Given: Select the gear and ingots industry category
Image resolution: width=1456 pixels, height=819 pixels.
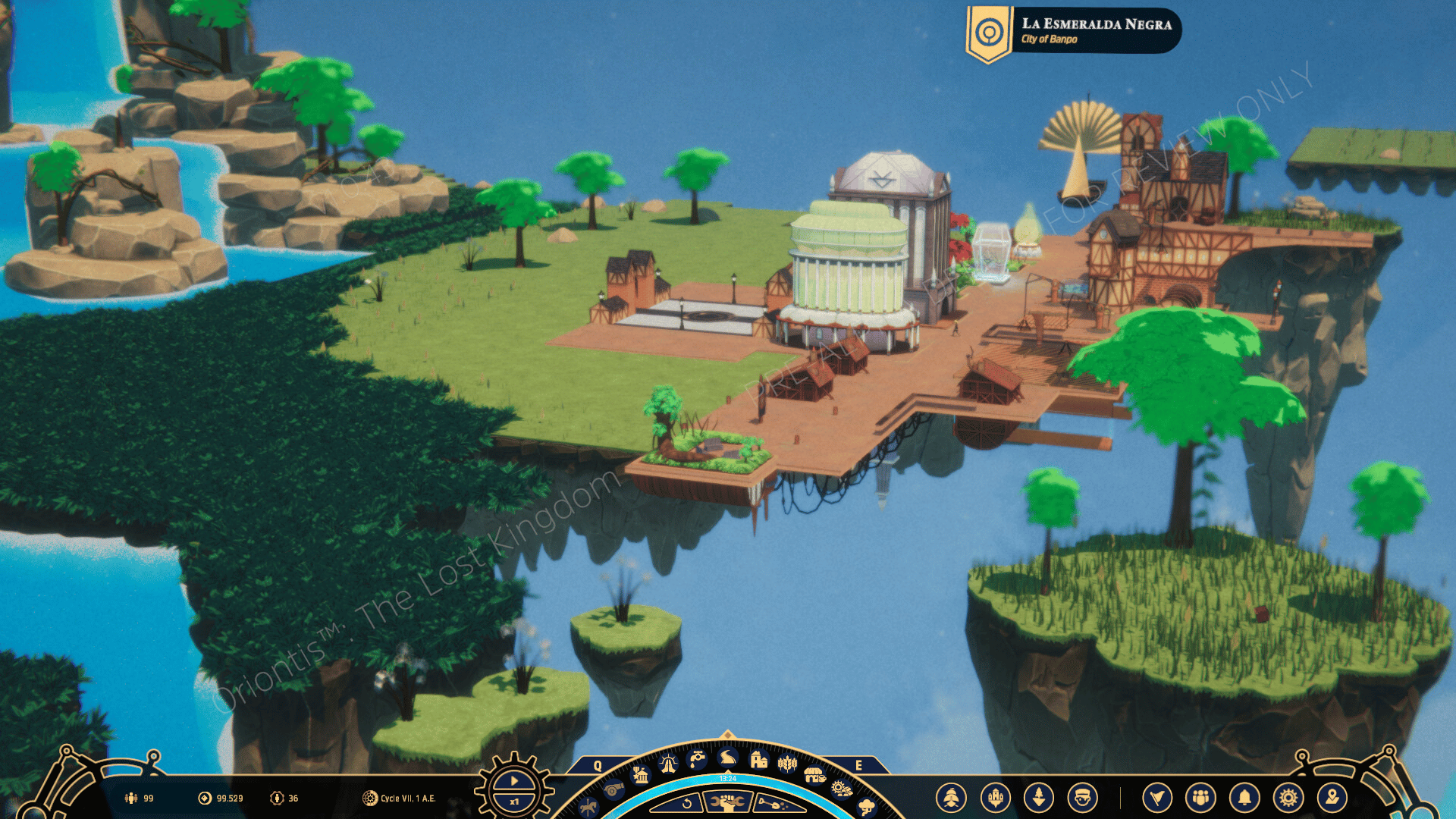Looking at the screenshot, I should [x=842, y=789].
